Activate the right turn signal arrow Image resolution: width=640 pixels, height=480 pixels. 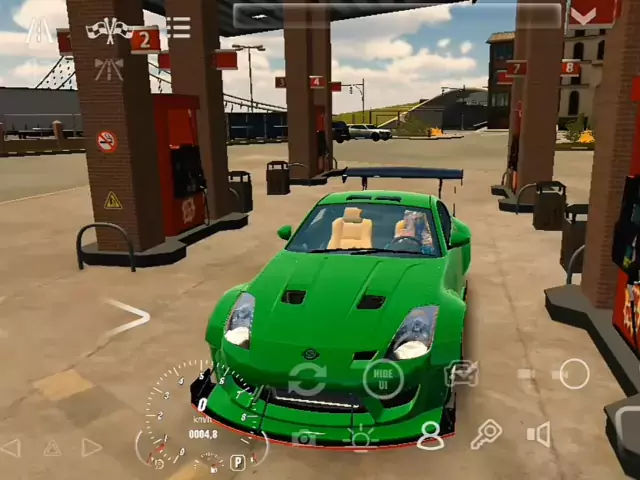(x=91, y=447)
